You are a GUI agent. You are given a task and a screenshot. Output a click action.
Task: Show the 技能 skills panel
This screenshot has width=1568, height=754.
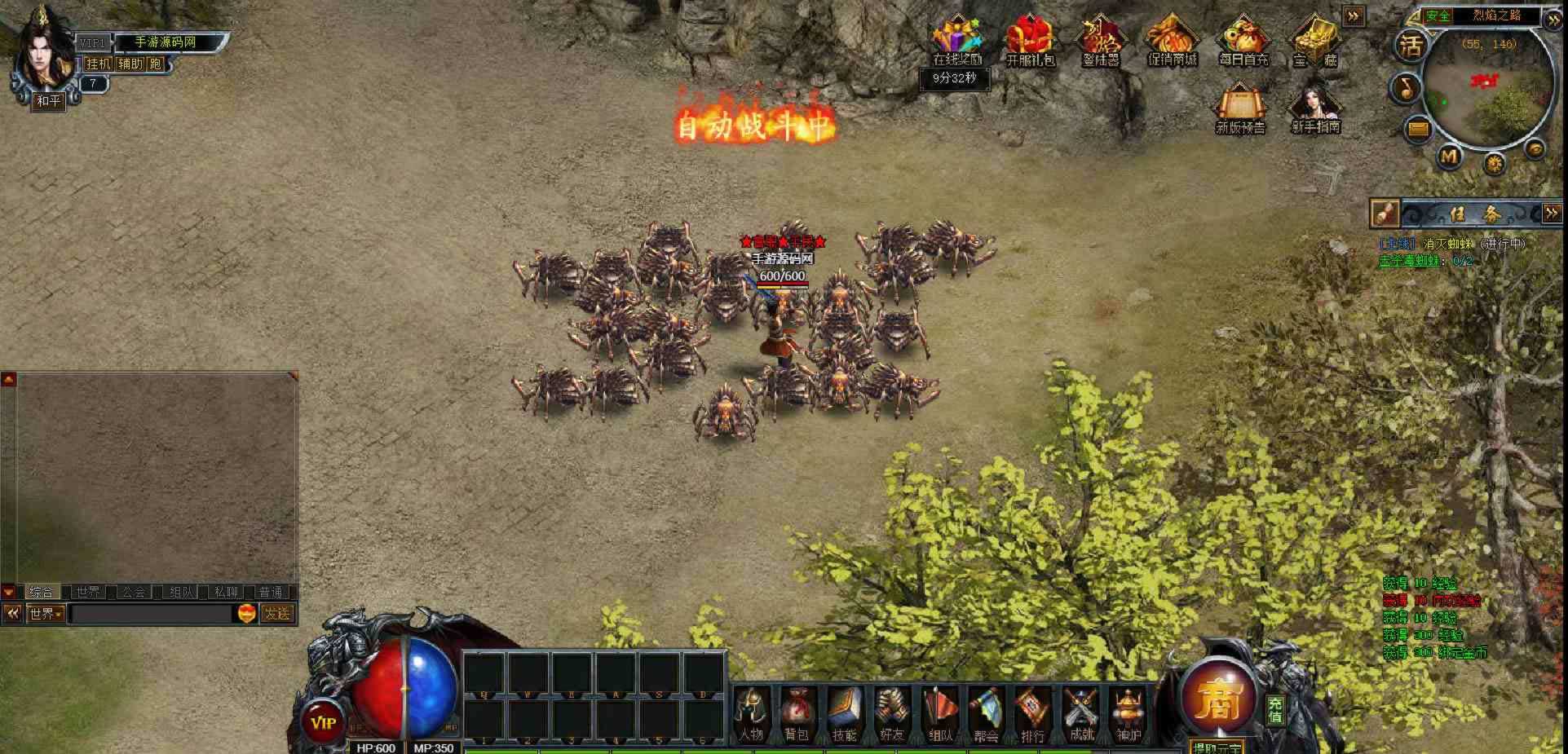[844, 714]
